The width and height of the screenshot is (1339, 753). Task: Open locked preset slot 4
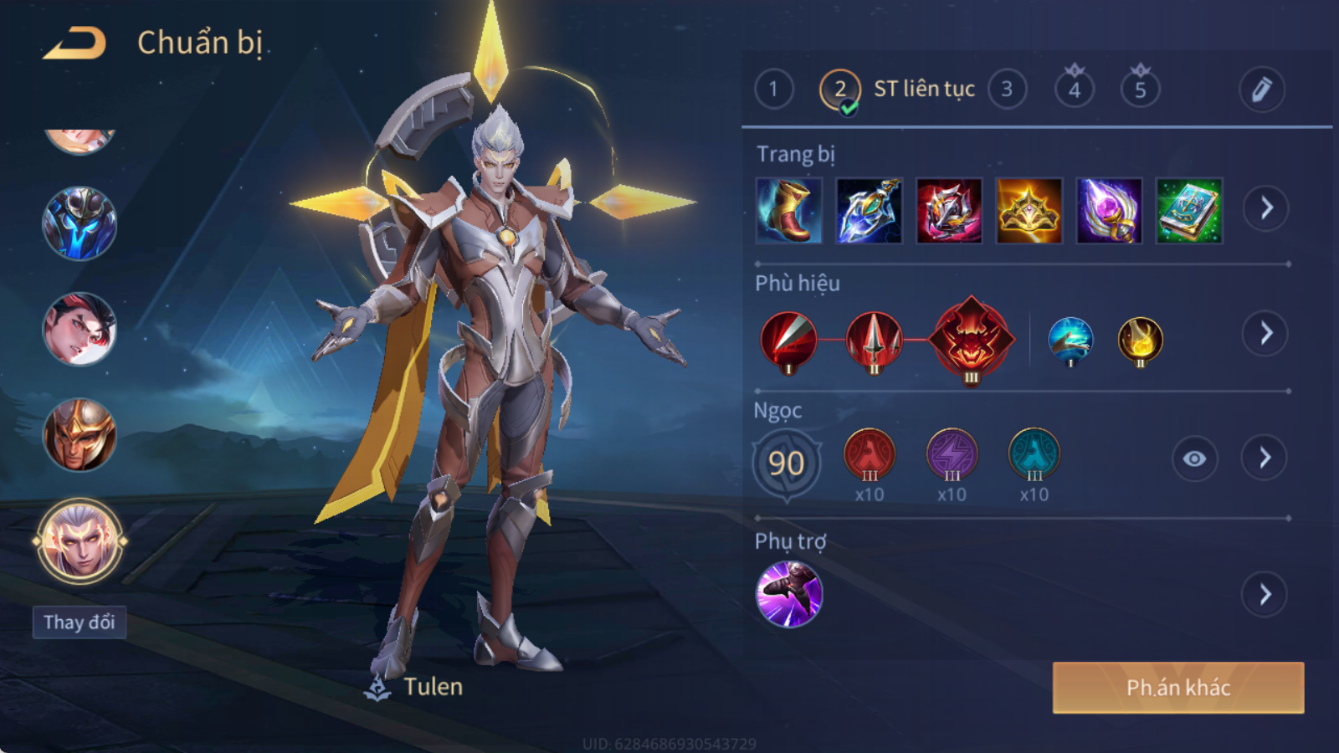1074,89
